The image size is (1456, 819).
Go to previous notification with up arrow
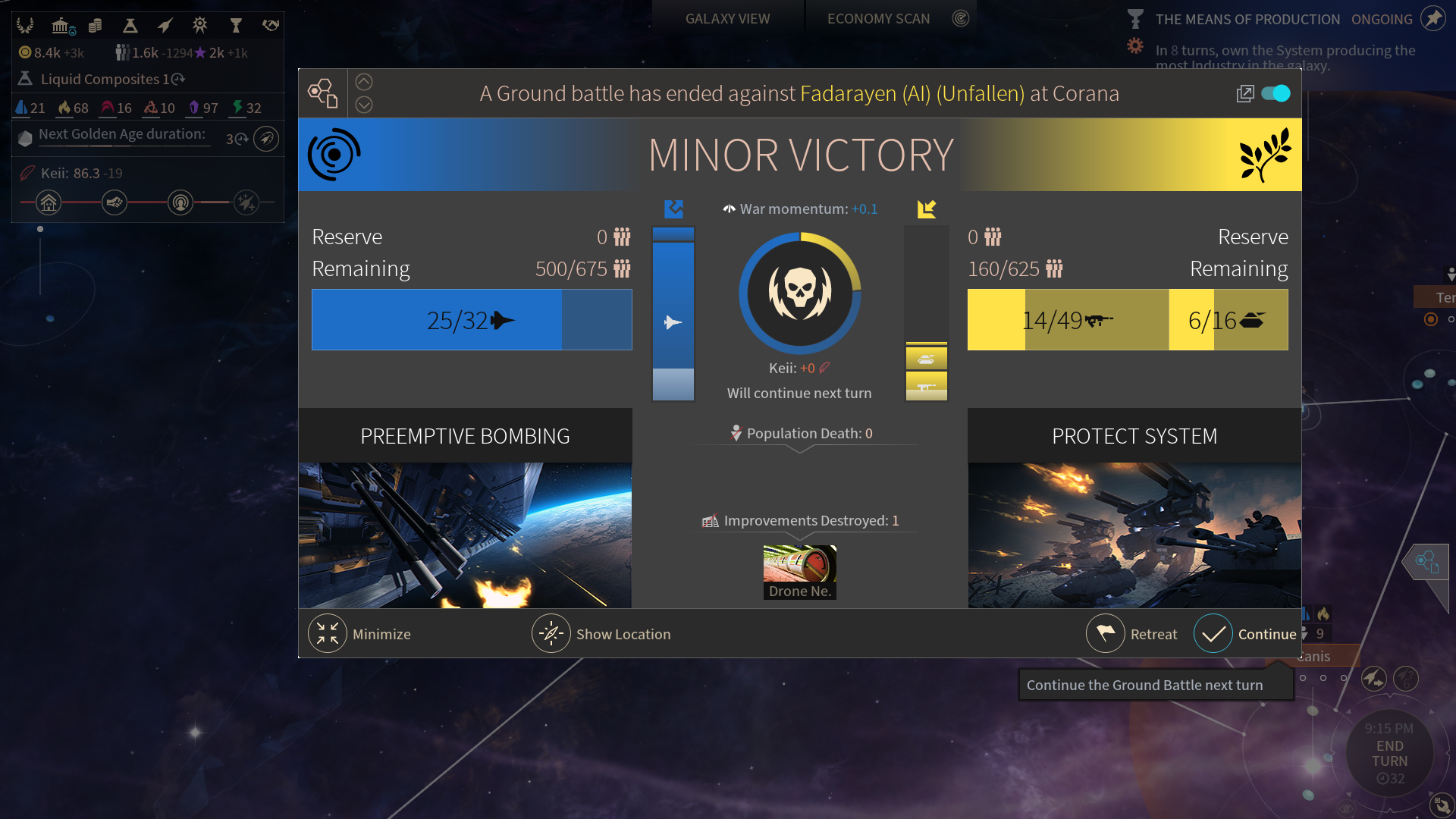(364, 82)
